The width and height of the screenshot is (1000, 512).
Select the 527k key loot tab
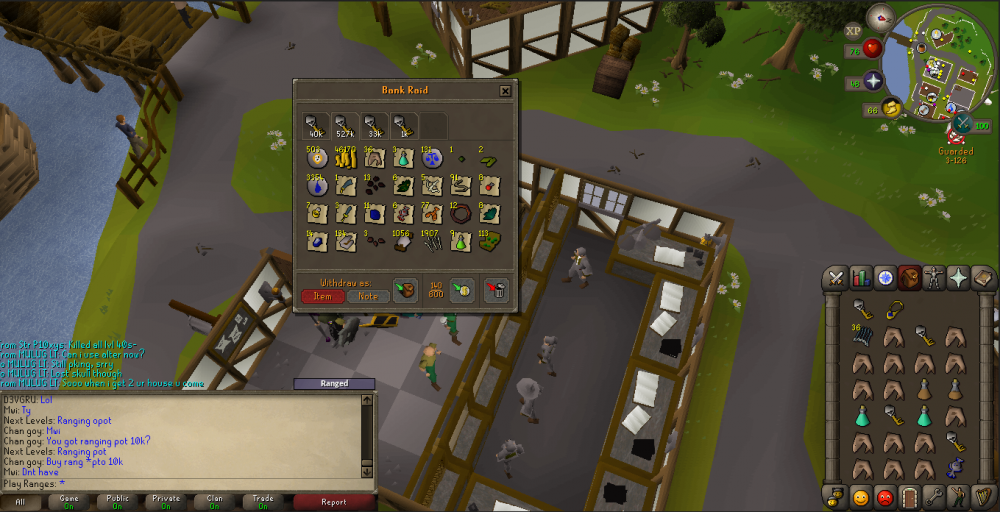345,126
